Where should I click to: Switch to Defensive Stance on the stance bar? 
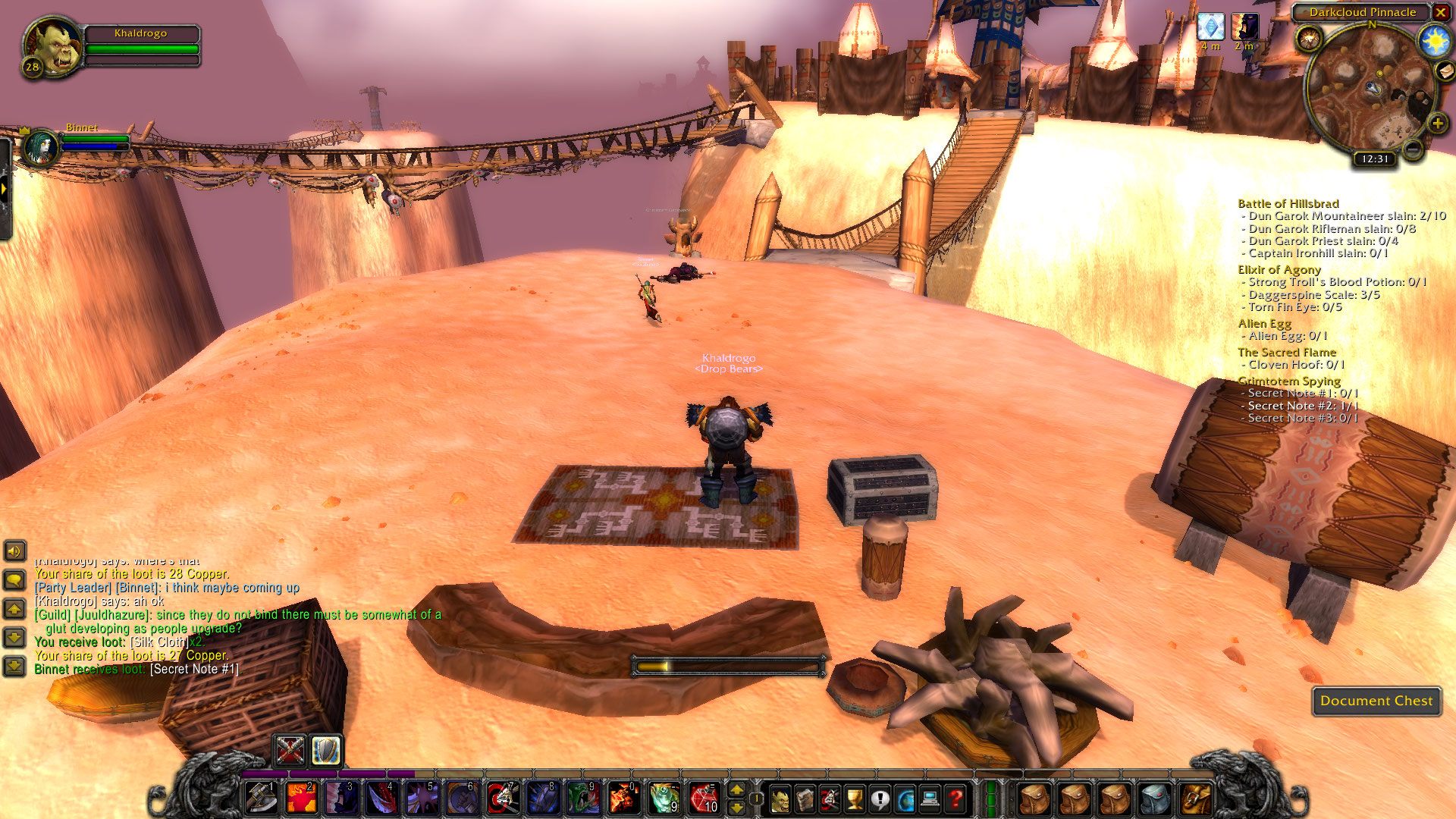[324, 751]
